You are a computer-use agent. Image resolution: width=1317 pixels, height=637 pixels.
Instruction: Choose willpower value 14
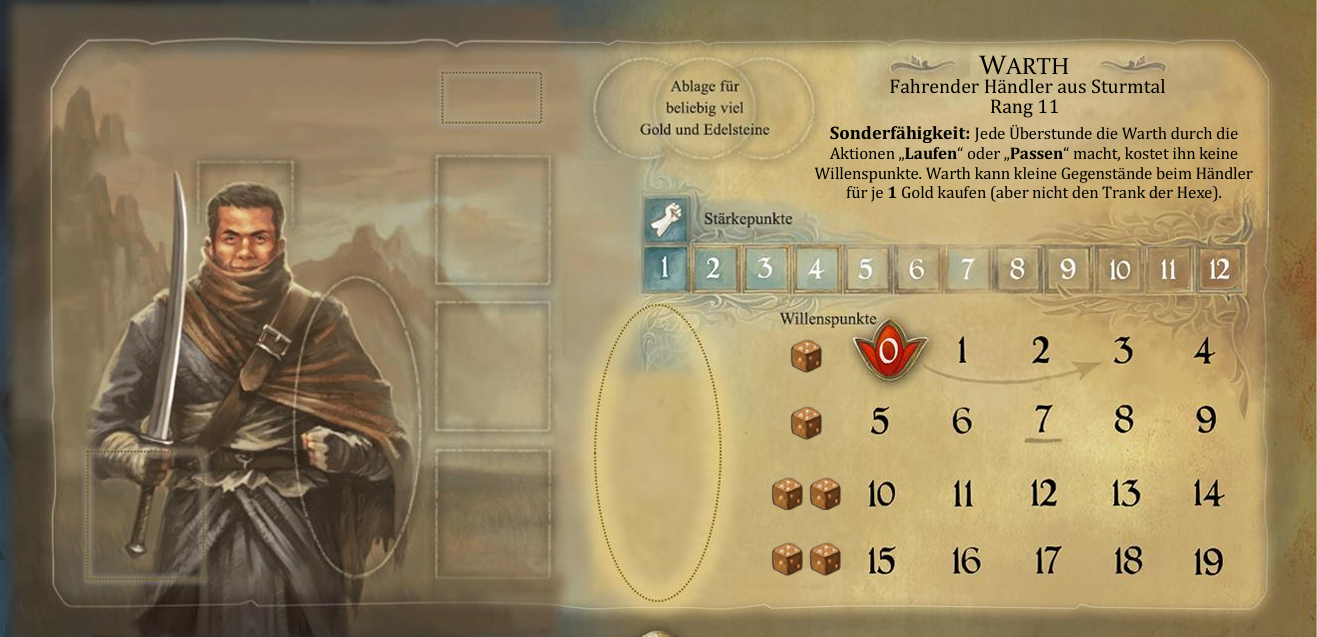tap(1207, 493)
